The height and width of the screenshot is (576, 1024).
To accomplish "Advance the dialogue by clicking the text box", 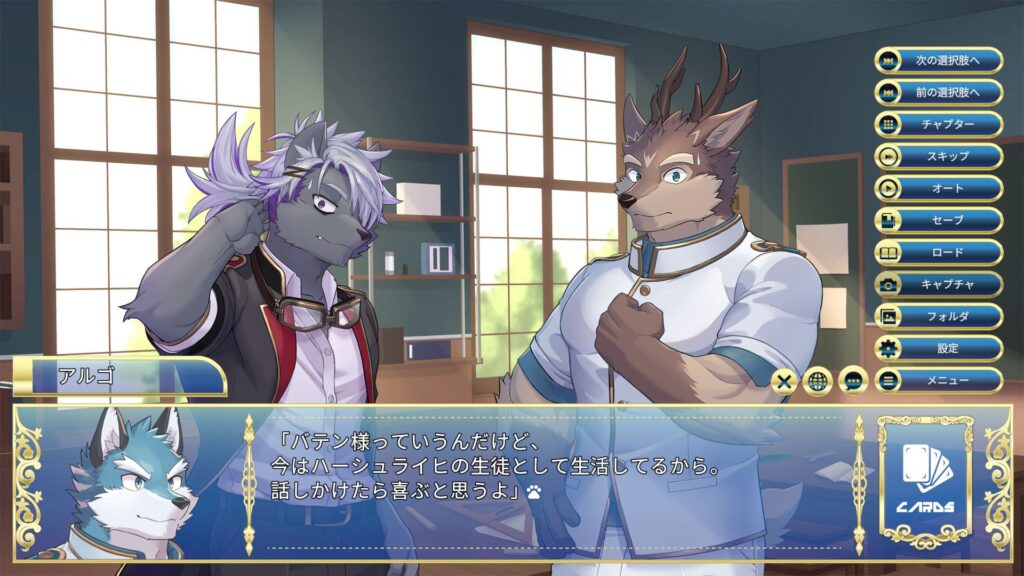I will [x=550, y=480].
